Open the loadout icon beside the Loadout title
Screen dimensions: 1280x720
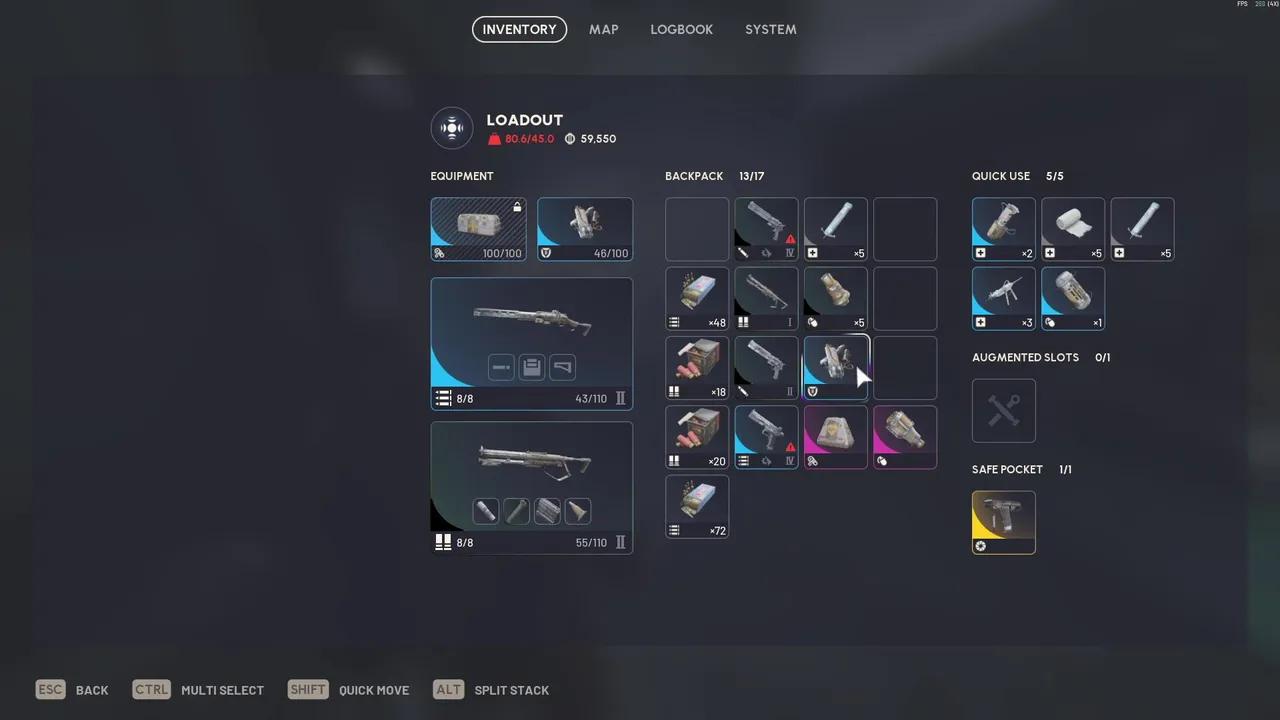tap(452, 128)
